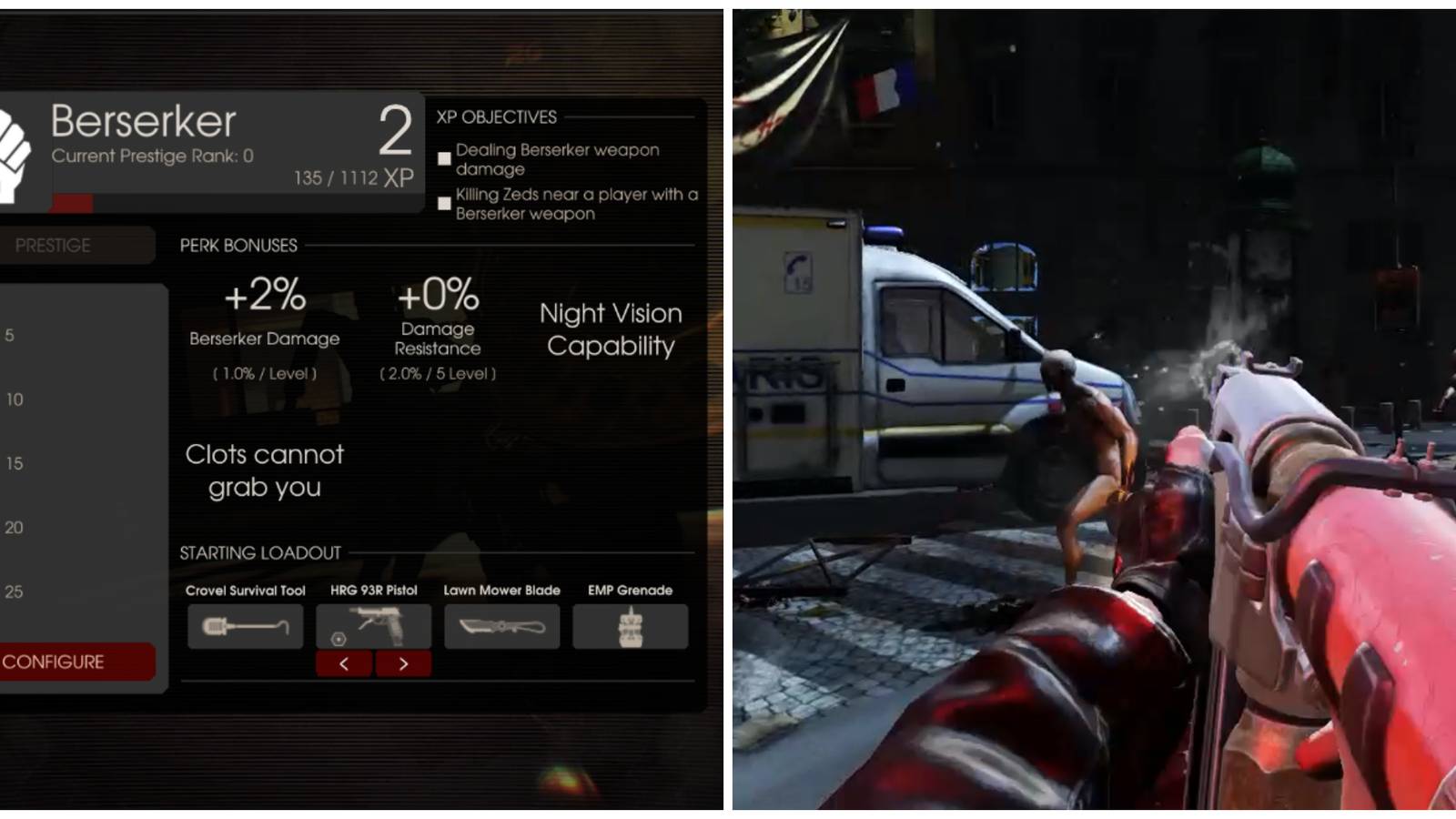Select the HRG 93R Pistol icon

373,625
